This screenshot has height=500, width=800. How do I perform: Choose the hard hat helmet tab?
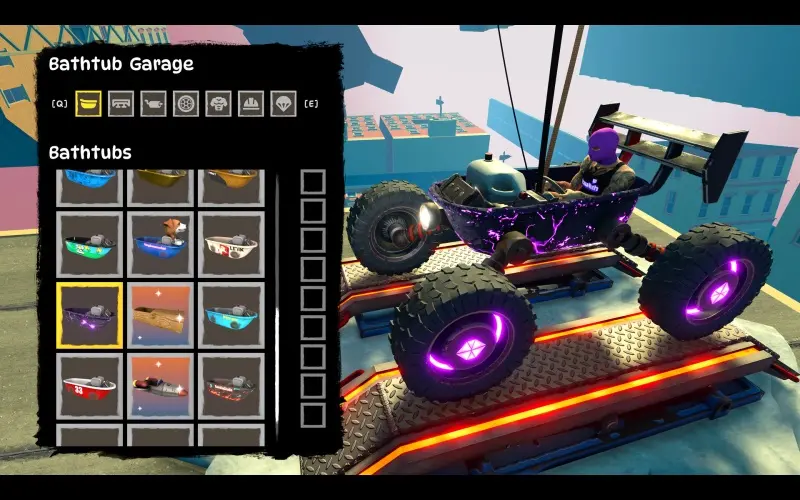[250, 103]
